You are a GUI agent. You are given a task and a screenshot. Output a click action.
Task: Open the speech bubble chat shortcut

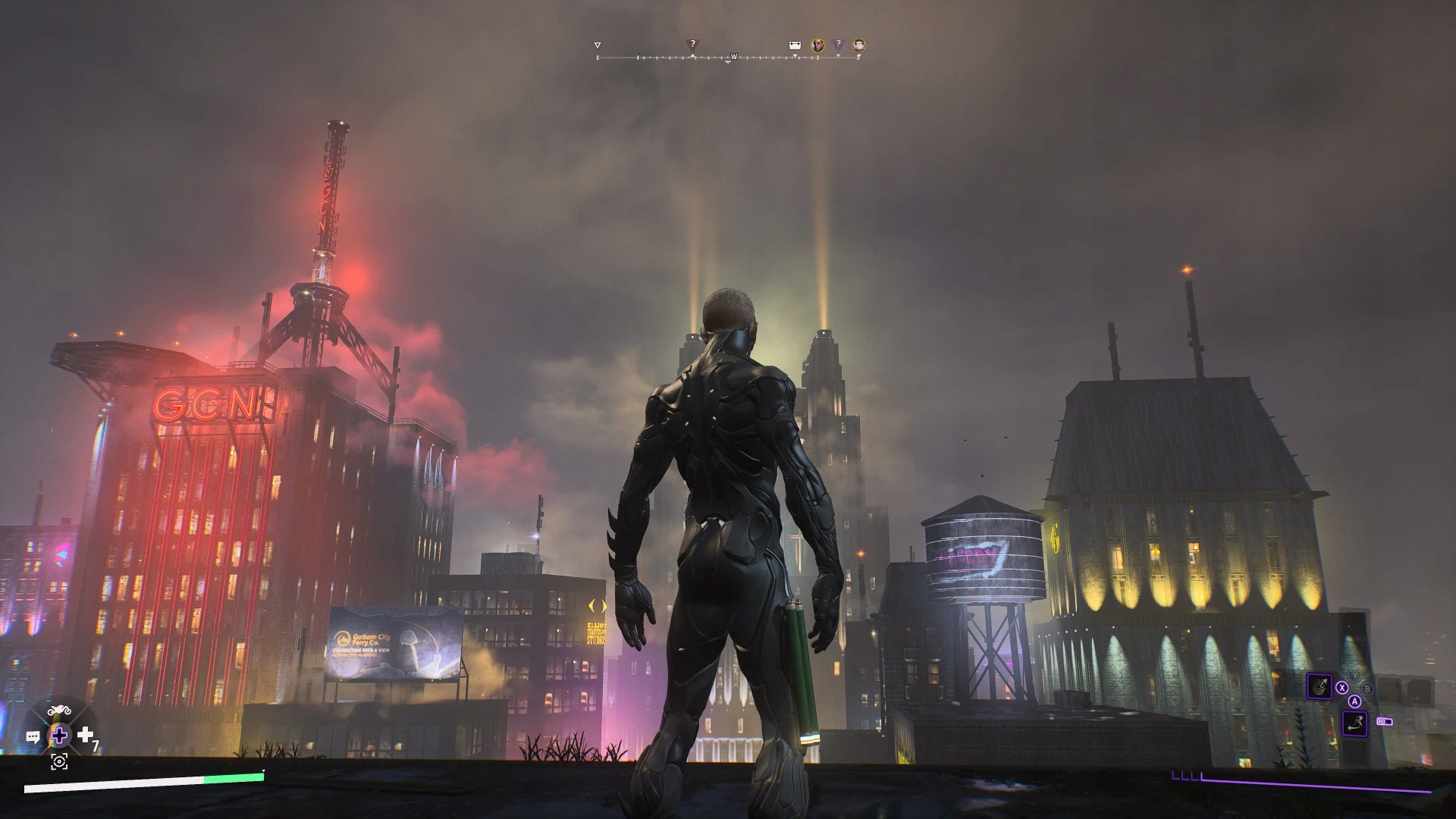pos(33,736)
